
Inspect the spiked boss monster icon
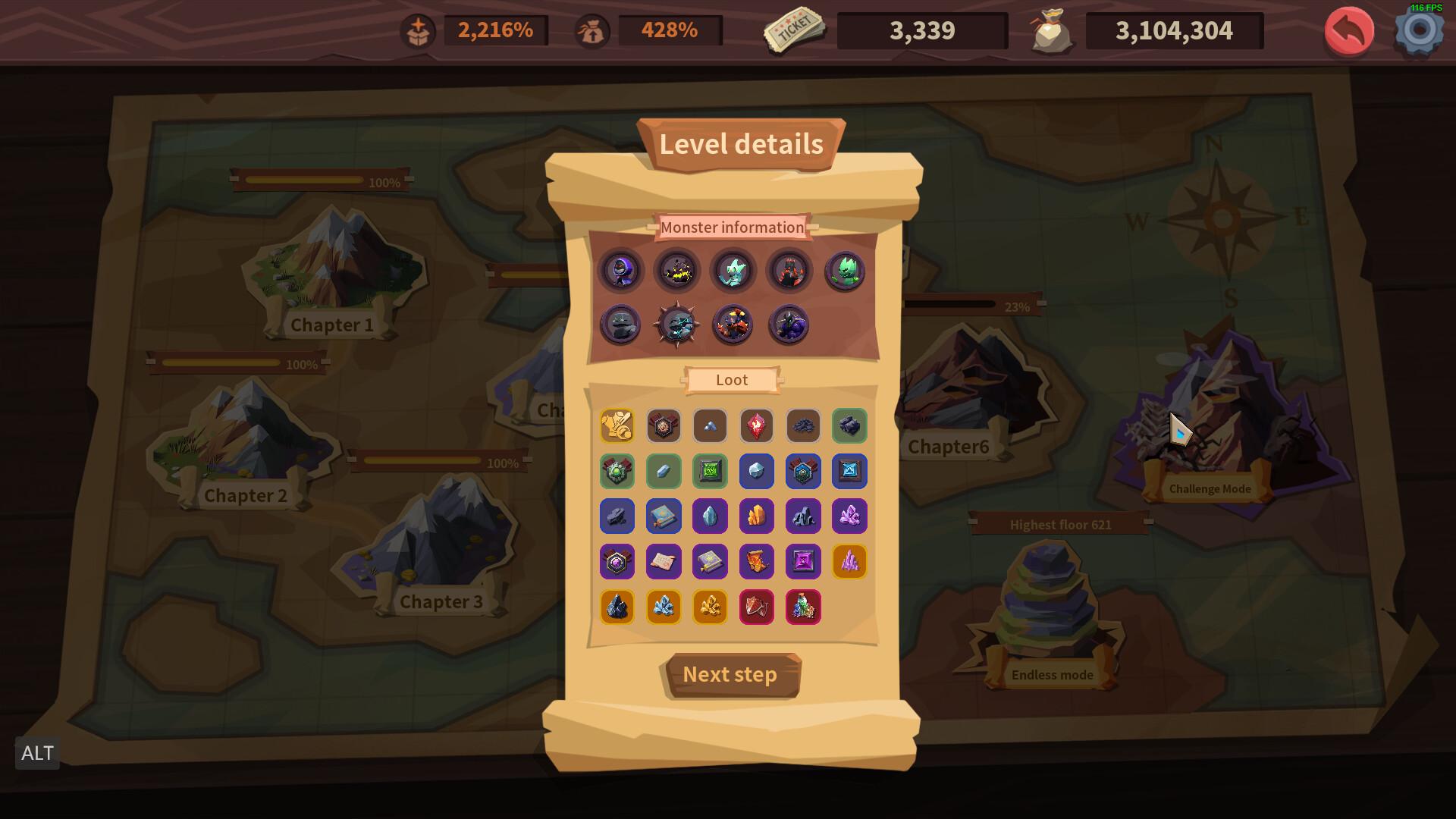click(x=677, y=325)
